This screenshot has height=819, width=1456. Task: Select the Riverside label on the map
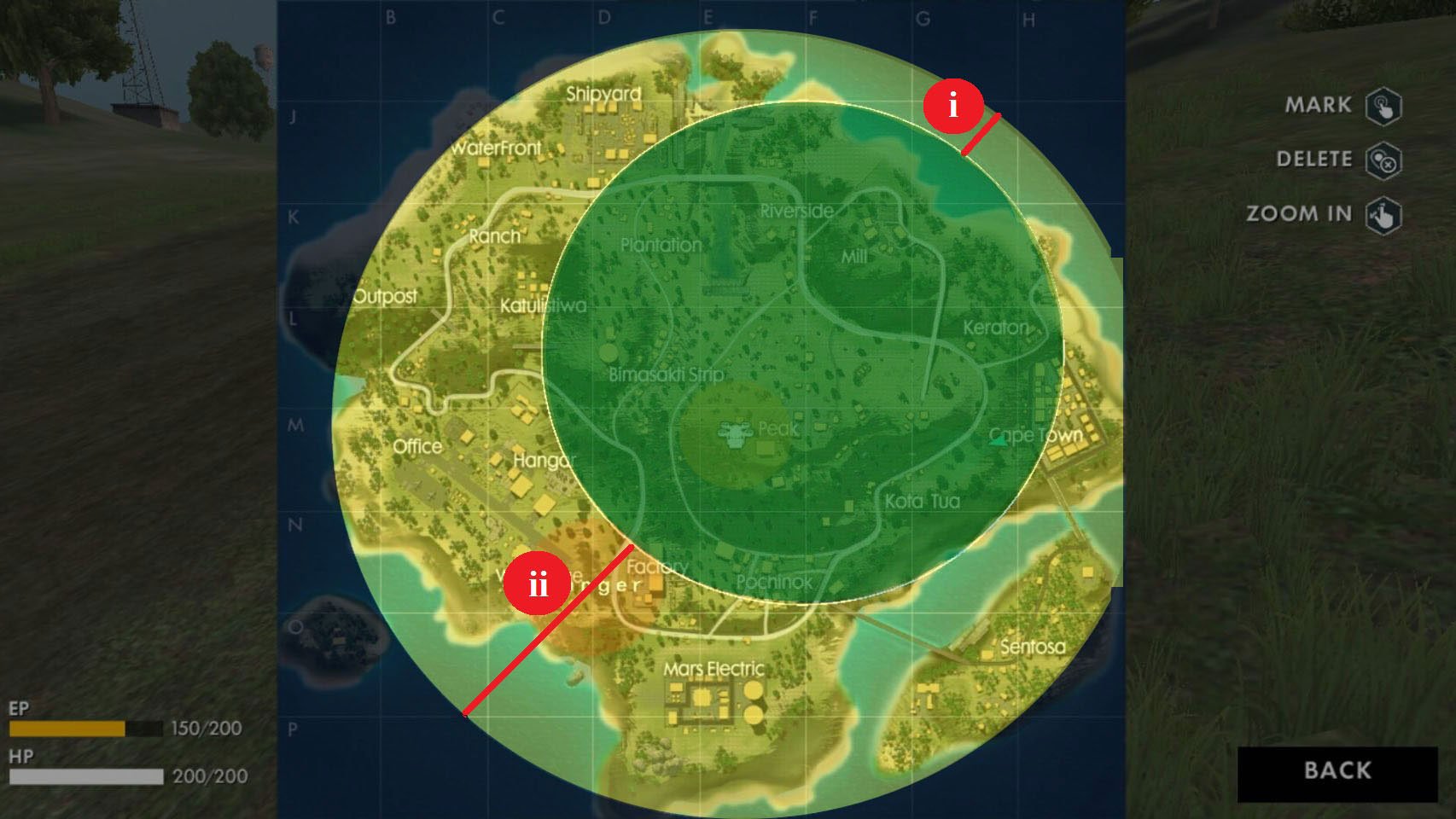[795, 210]
